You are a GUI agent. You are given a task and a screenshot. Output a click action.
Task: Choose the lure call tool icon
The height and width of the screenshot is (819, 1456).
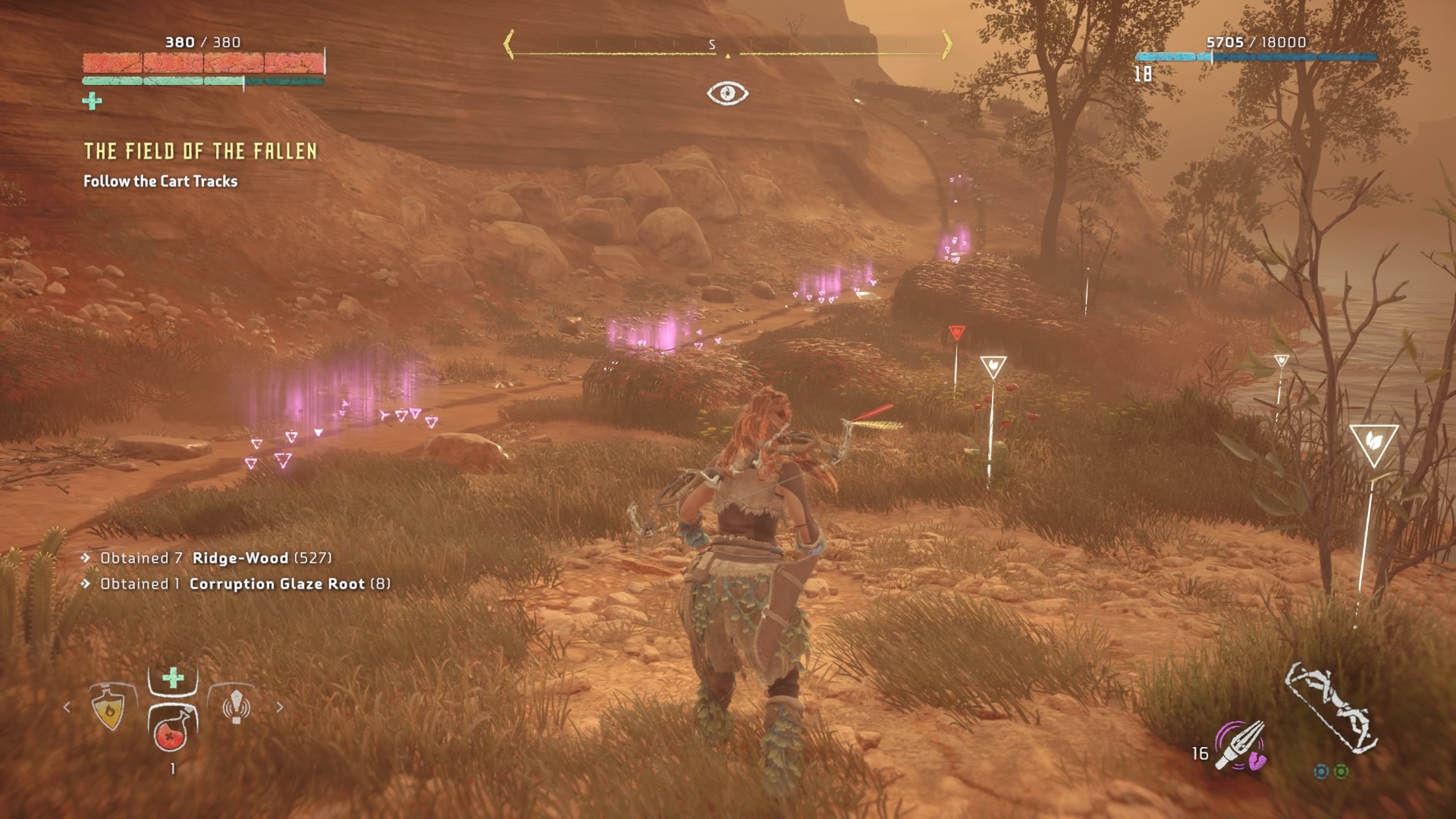click(236, 707)
